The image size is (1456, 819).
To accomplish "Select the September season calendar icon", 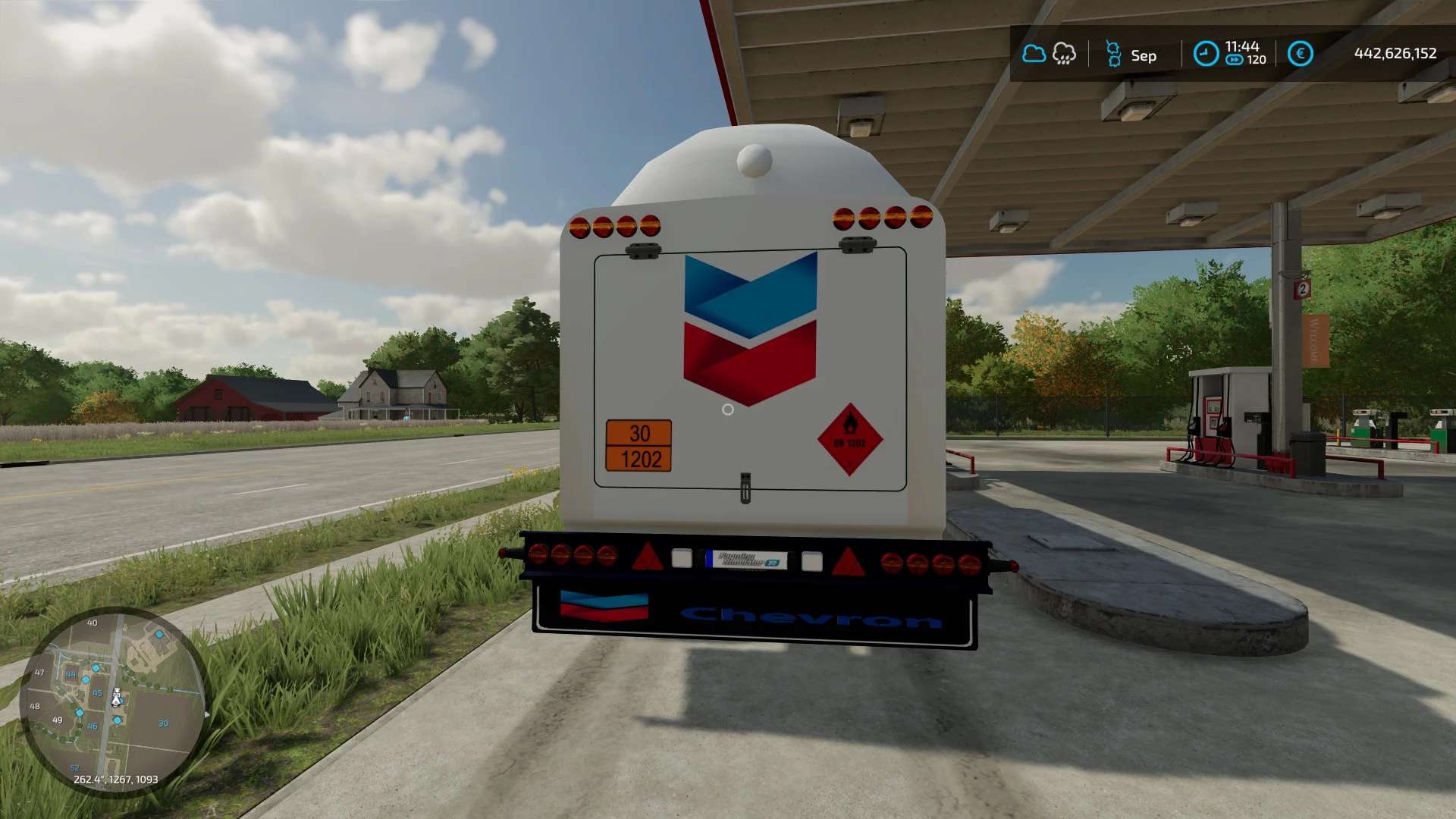I will 1113,55.
